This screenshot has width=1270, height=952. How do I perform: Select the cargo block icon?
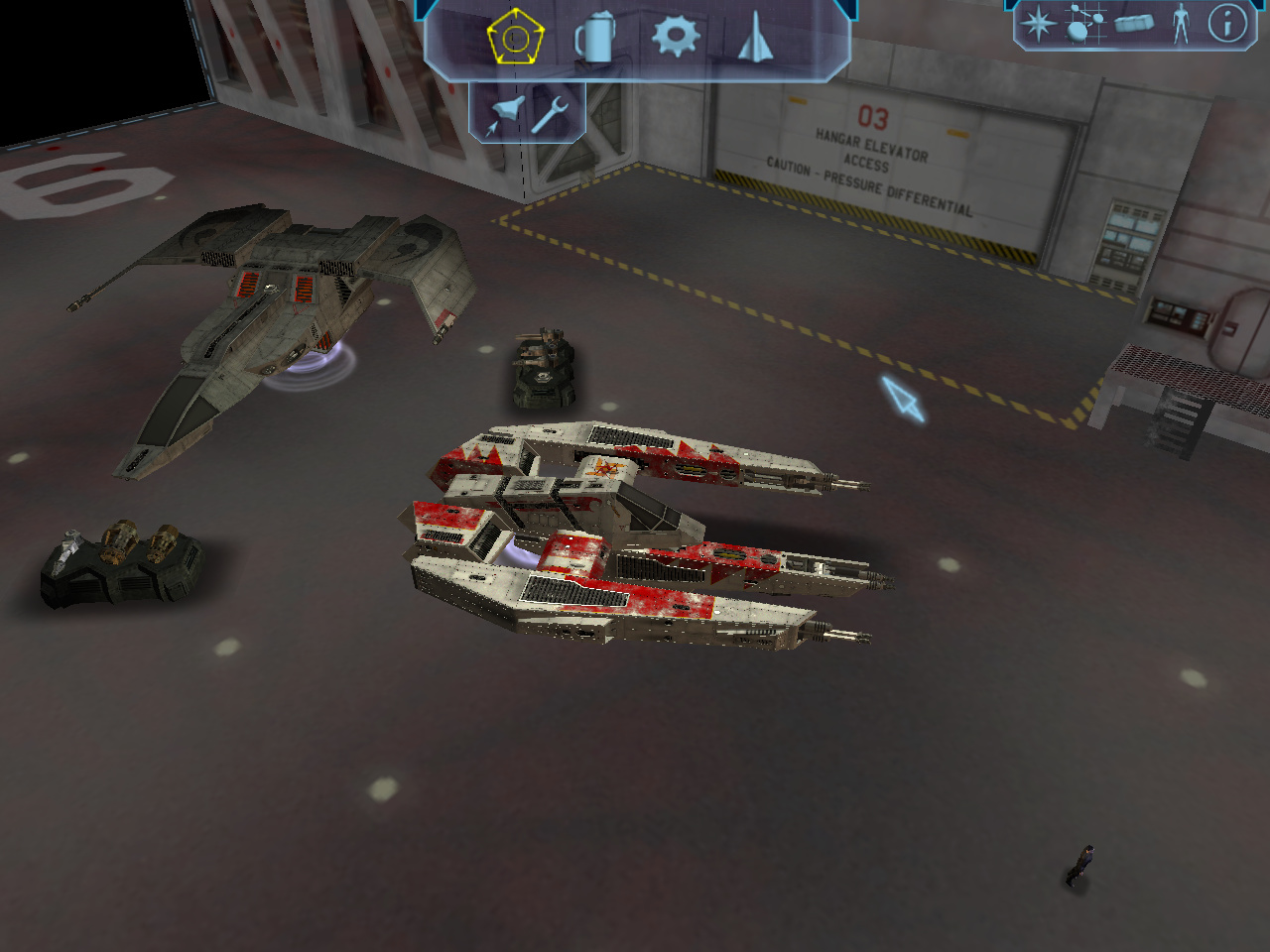[x=1133, y=23]
